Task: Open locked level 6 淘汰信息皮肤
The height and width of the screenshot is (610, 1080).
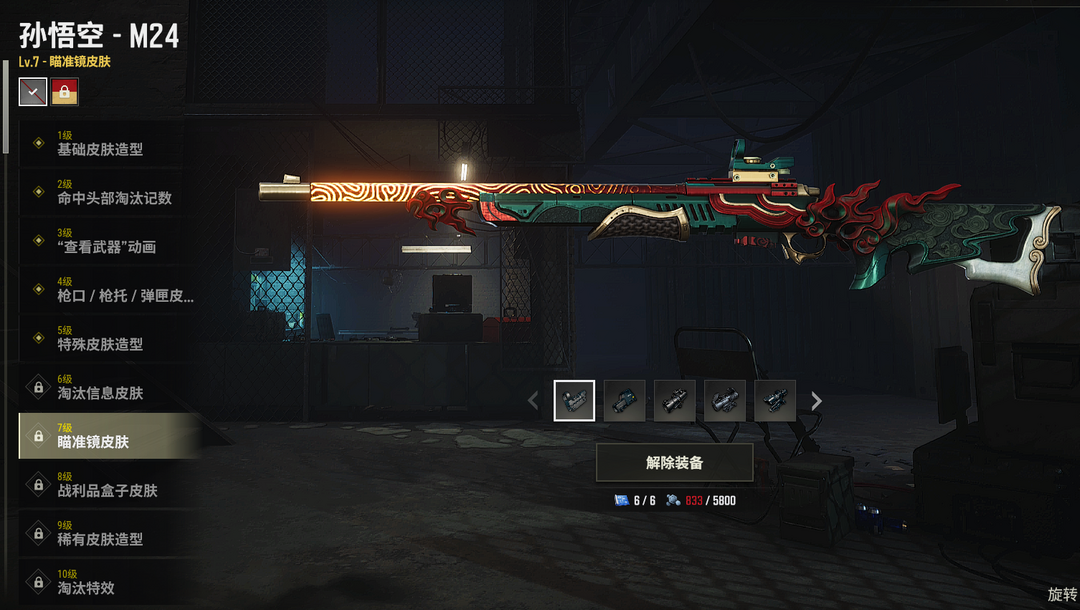Action: pos(100,388)
